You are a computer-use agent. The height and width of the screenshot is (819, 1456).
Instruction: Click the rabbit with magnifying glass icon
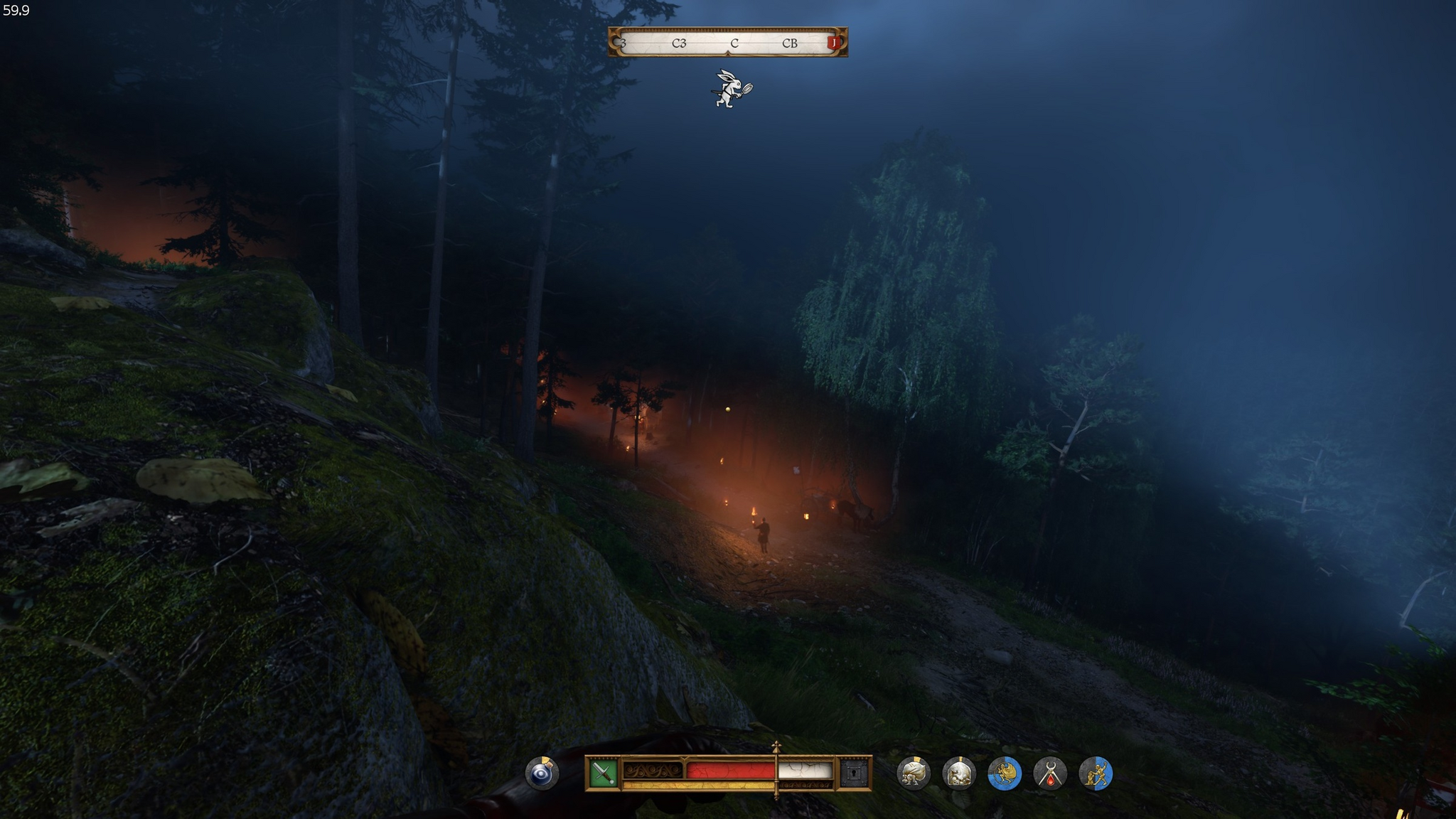[732, 89]
